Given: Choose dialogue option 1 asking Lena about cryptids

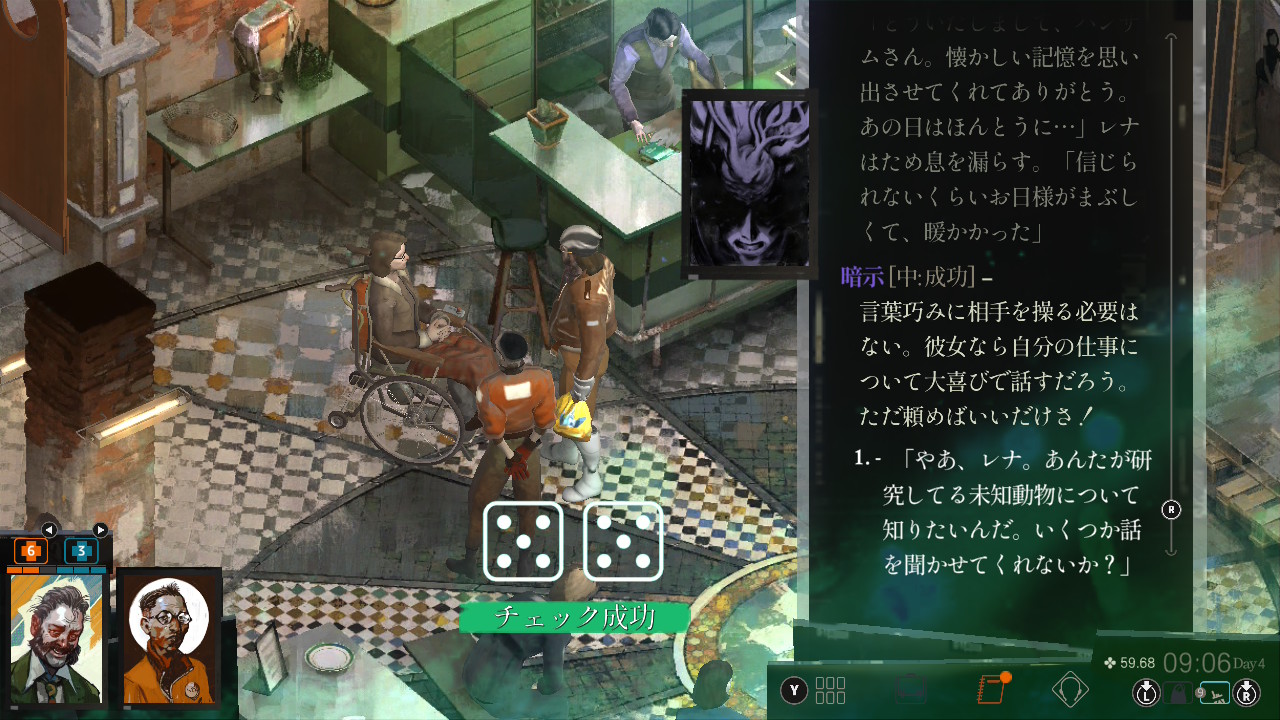Looking at the screenshot, I should (1010, 512).
